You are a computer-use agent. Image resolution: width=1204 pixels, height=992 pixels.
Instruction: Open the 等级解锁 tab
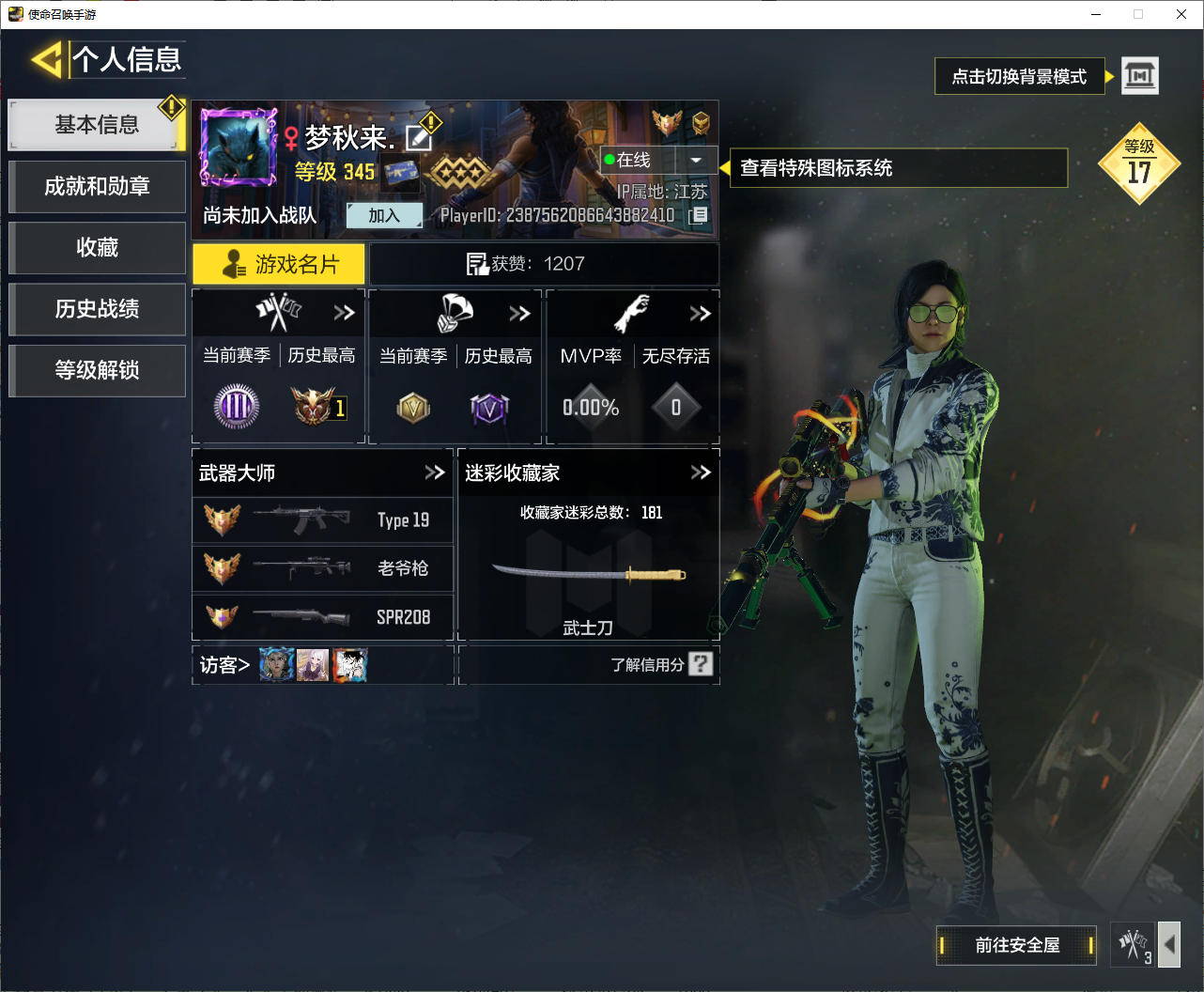97,370
